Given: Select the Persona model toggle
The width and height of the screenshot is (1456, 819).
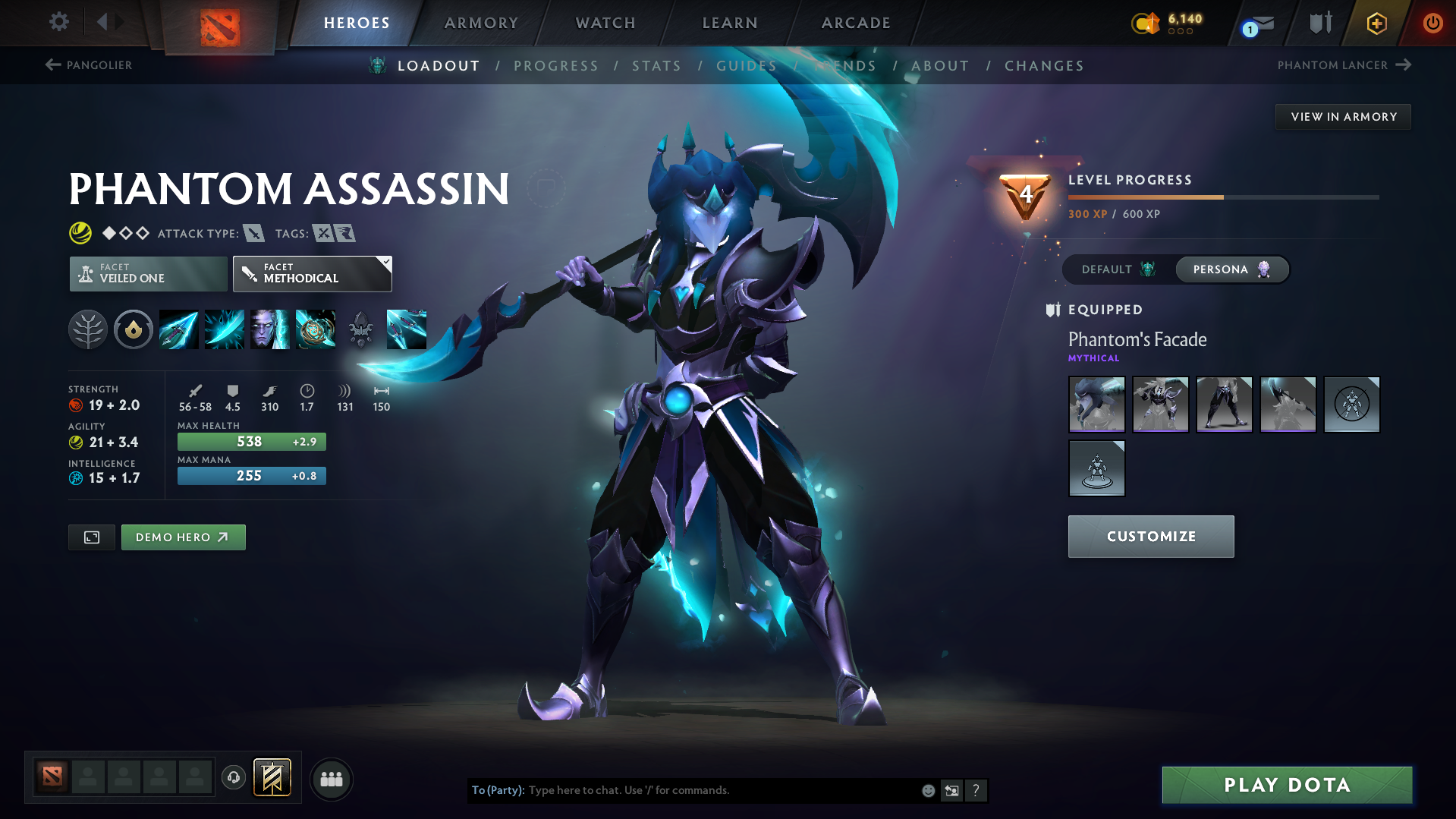Looking at the screenshot, I should click(1231, 269).
